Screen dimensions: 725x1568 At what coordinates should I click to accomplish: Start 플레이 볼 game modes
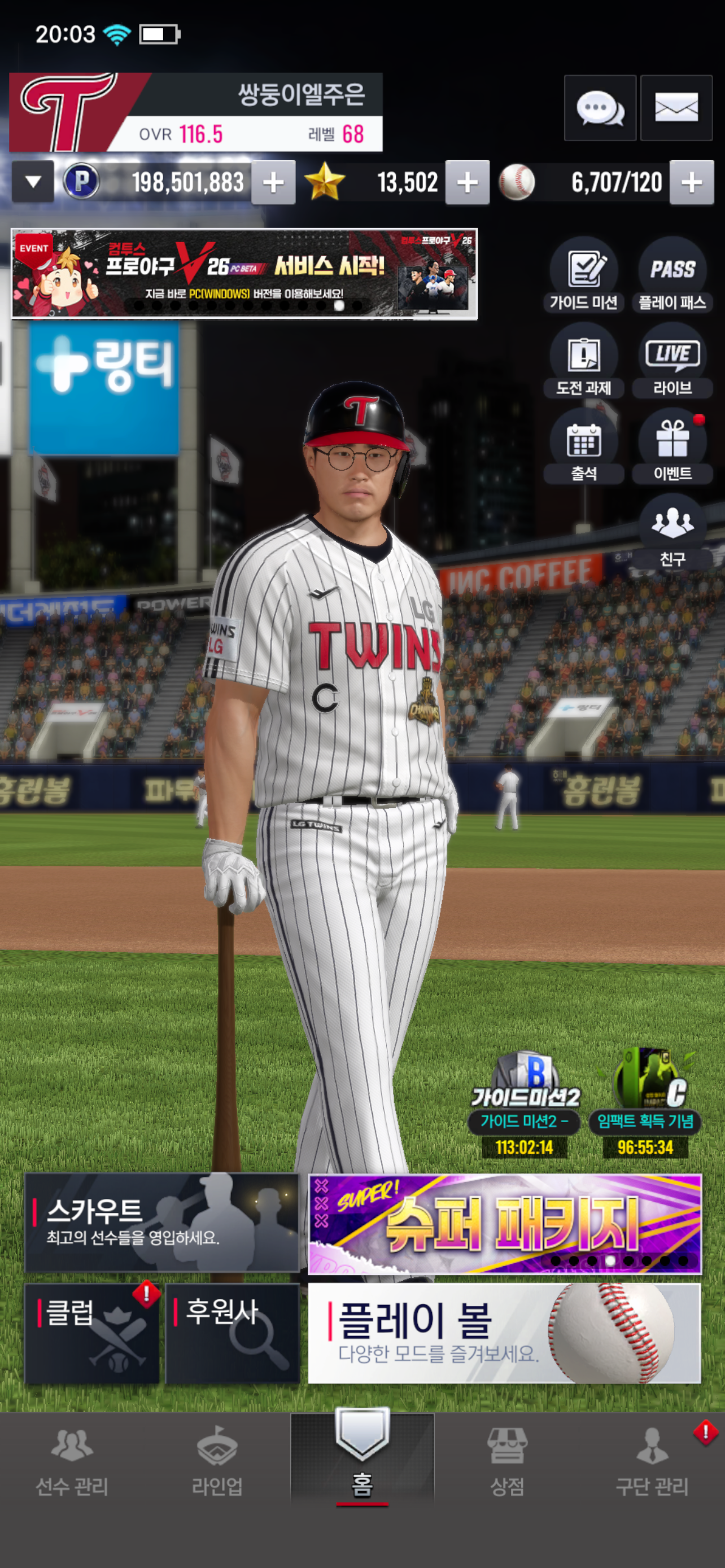(505, 1333)
